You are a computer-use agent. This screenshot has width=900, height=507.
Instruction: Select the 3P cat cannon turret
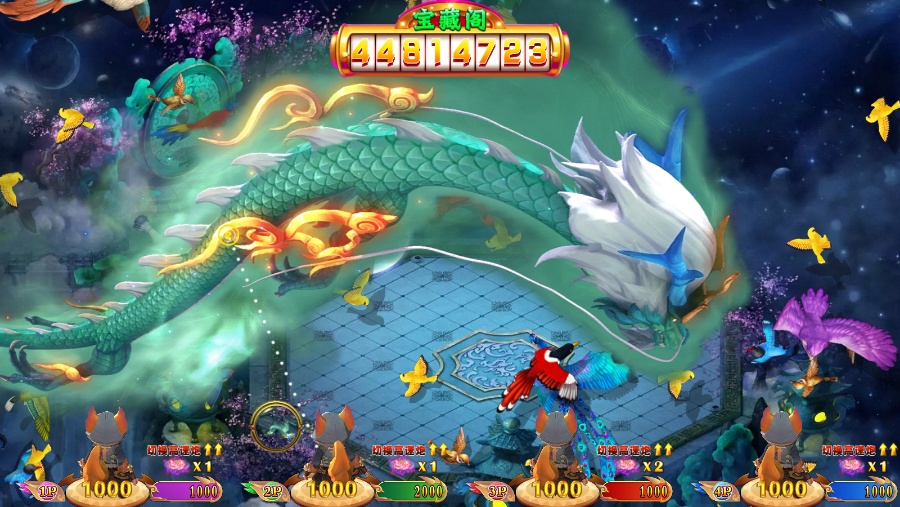[x=554, y=443]
